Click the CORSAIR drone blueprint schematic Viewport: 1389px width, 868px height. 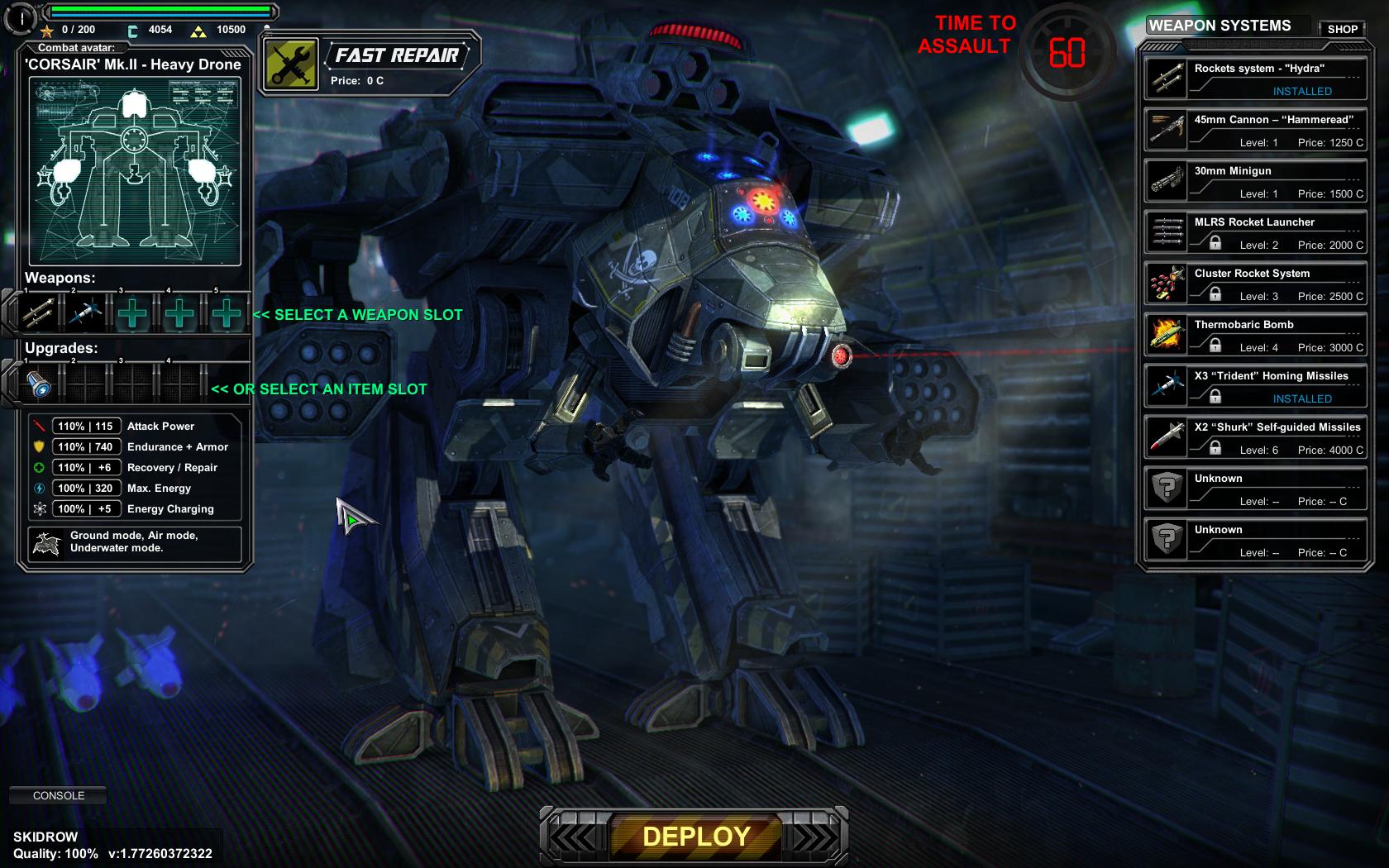coord(135,171)
